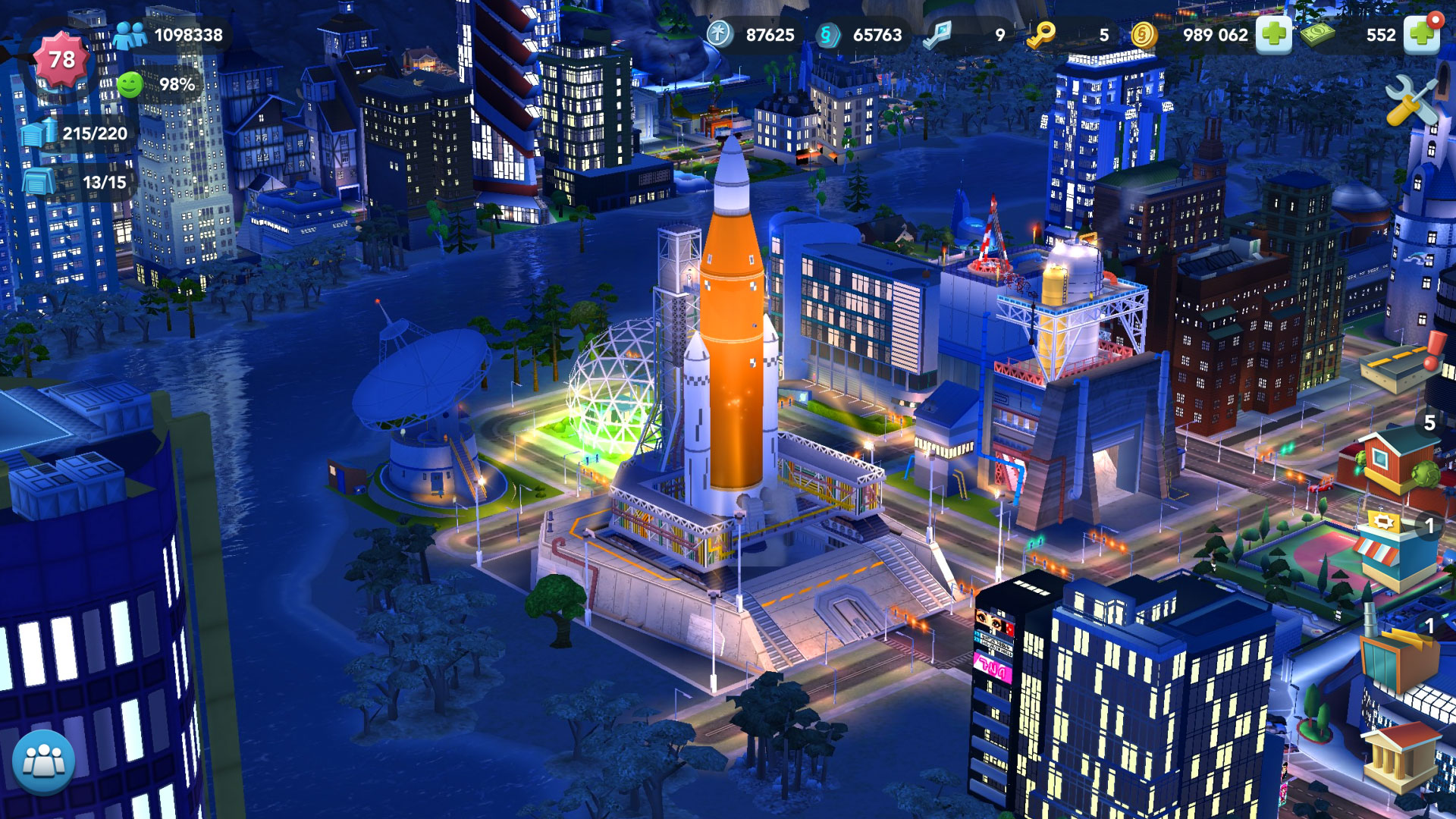Check the blue population counter icon
This screenshot has height=819, width=1456.
(x=131, y=34)
